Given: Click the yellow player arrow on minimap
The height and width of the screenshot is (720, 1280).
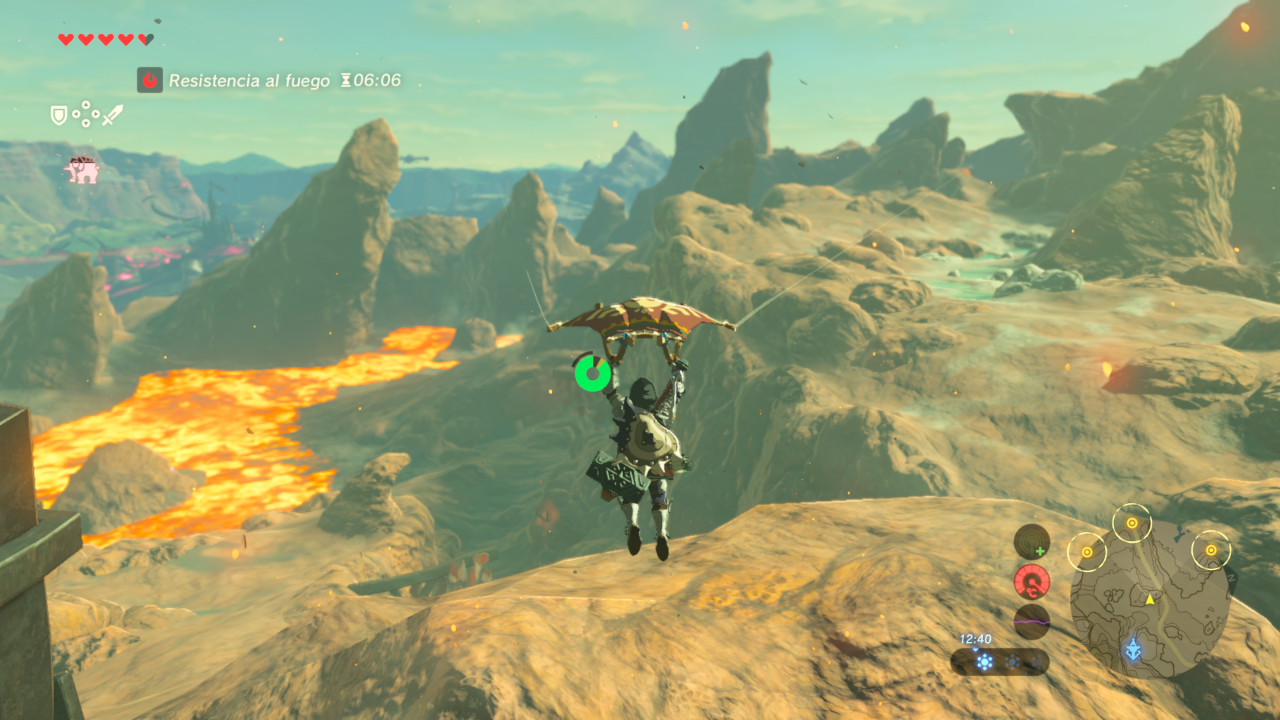Looking at the screenshot, I should tap(1150, 599).
